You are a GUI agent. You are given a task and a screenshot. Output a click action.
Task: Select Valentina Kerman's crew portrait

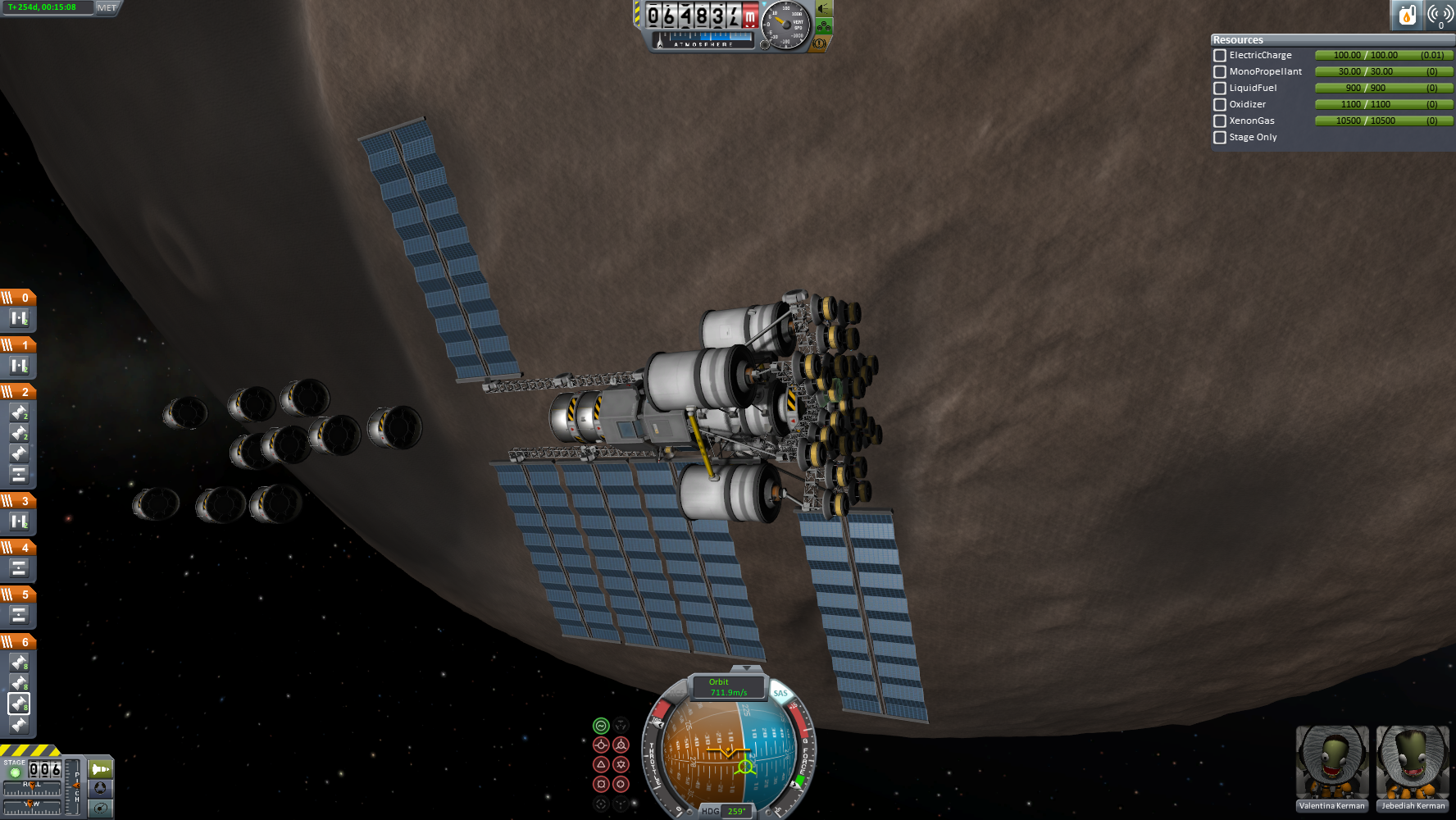1331,763
